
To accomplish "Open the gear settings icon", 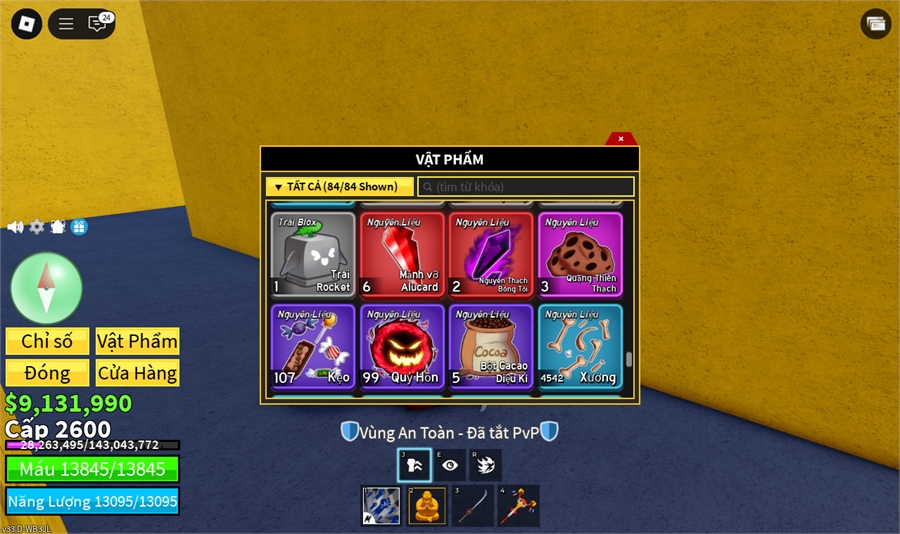I will [x=37, y=227].
